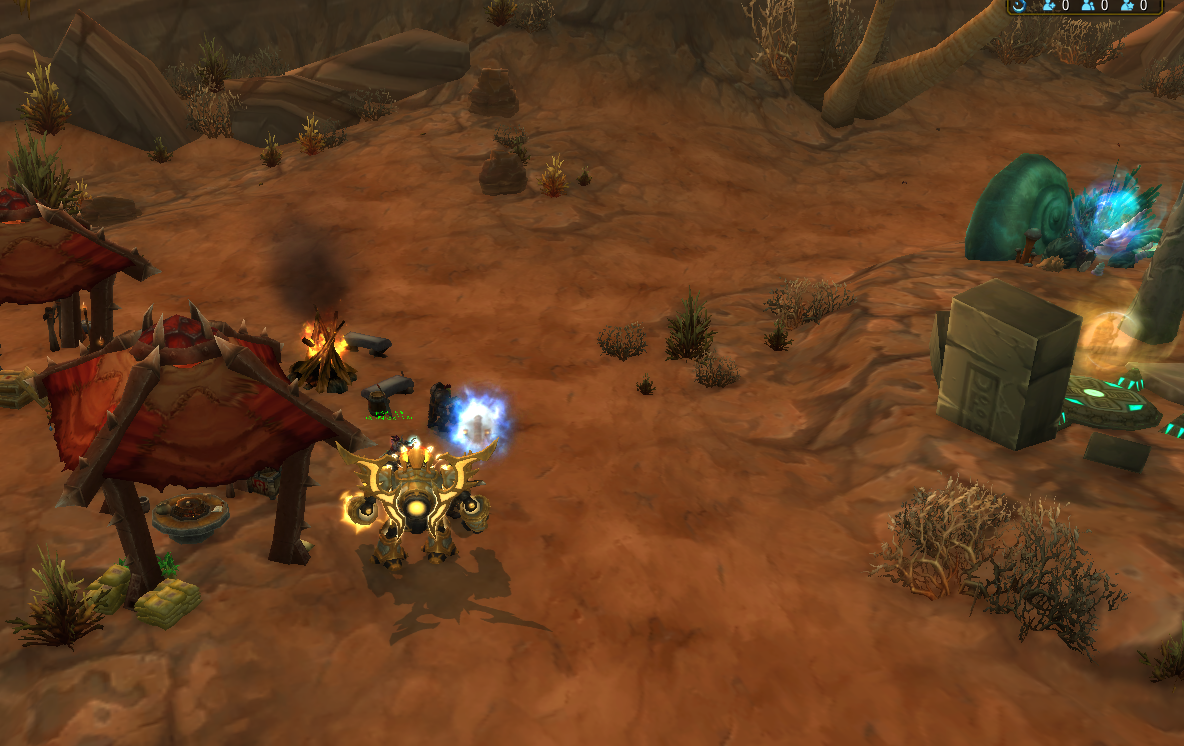The width and height of the screenshot is (1184, 746).
Task: Select the two-person group icon
Action: [x=1088, y=6]
